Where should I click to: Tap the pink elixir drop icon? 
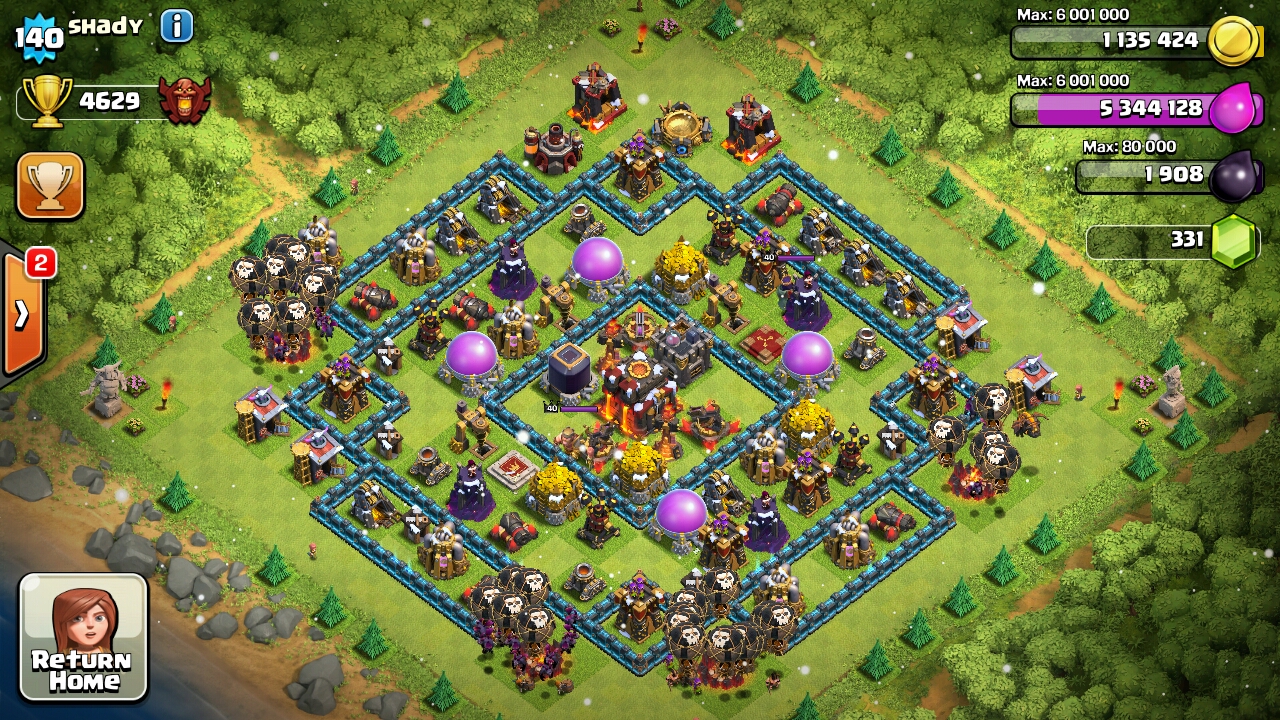click(x=1236, y=110)
